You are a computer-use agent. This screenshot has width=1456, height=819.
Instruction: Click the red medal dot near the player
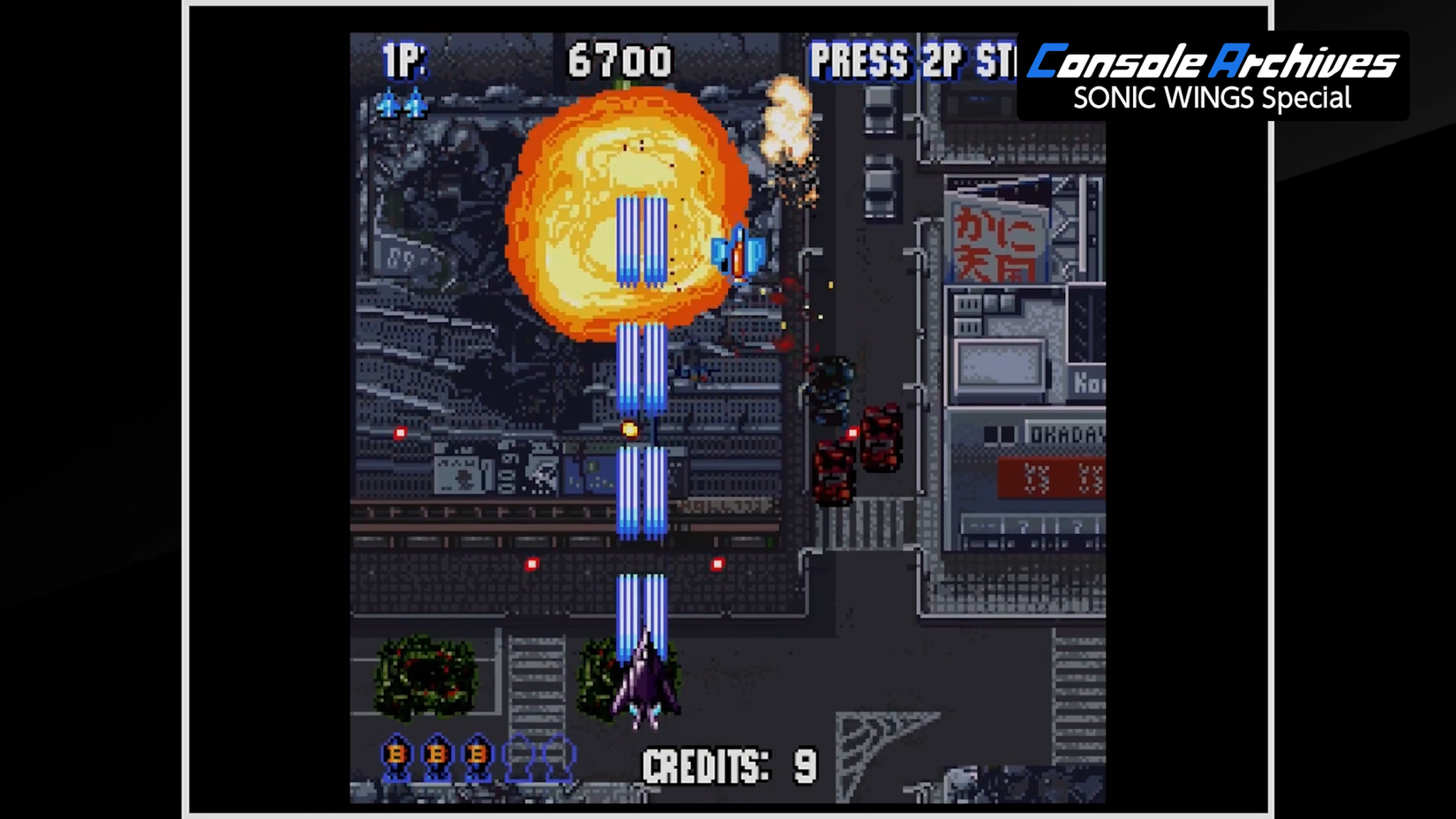pos(717,564)
